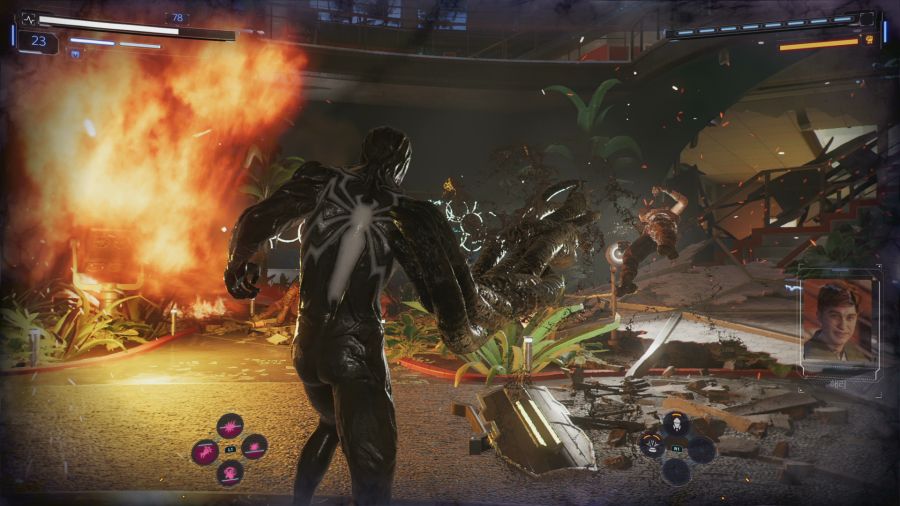900x506 pixels.
Task: Trigger the left pink symbiote ability
Action: pyautogui.click(x=205, y=451)
